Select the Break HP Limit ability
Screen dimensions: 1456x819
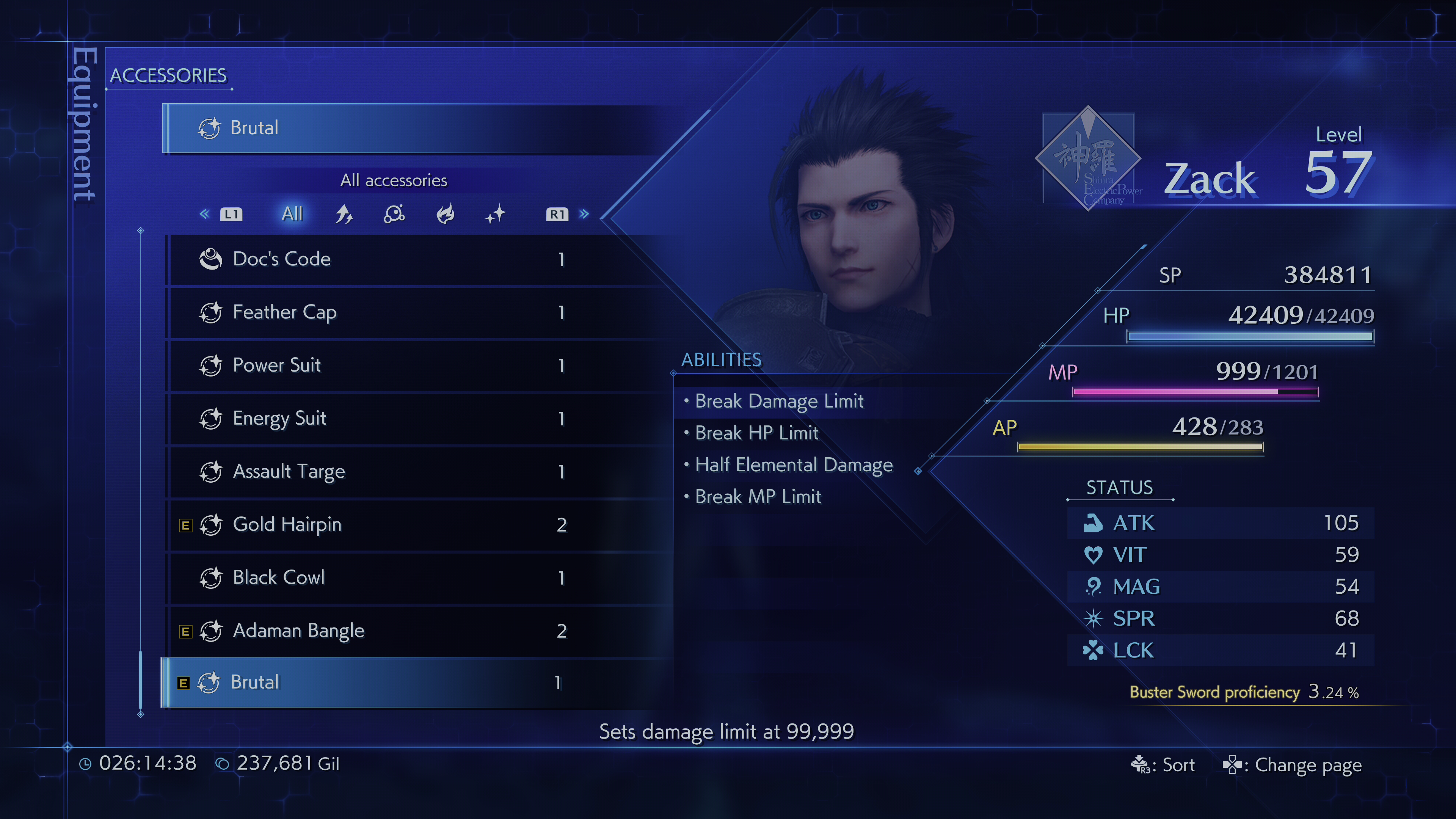coord(756,433)
